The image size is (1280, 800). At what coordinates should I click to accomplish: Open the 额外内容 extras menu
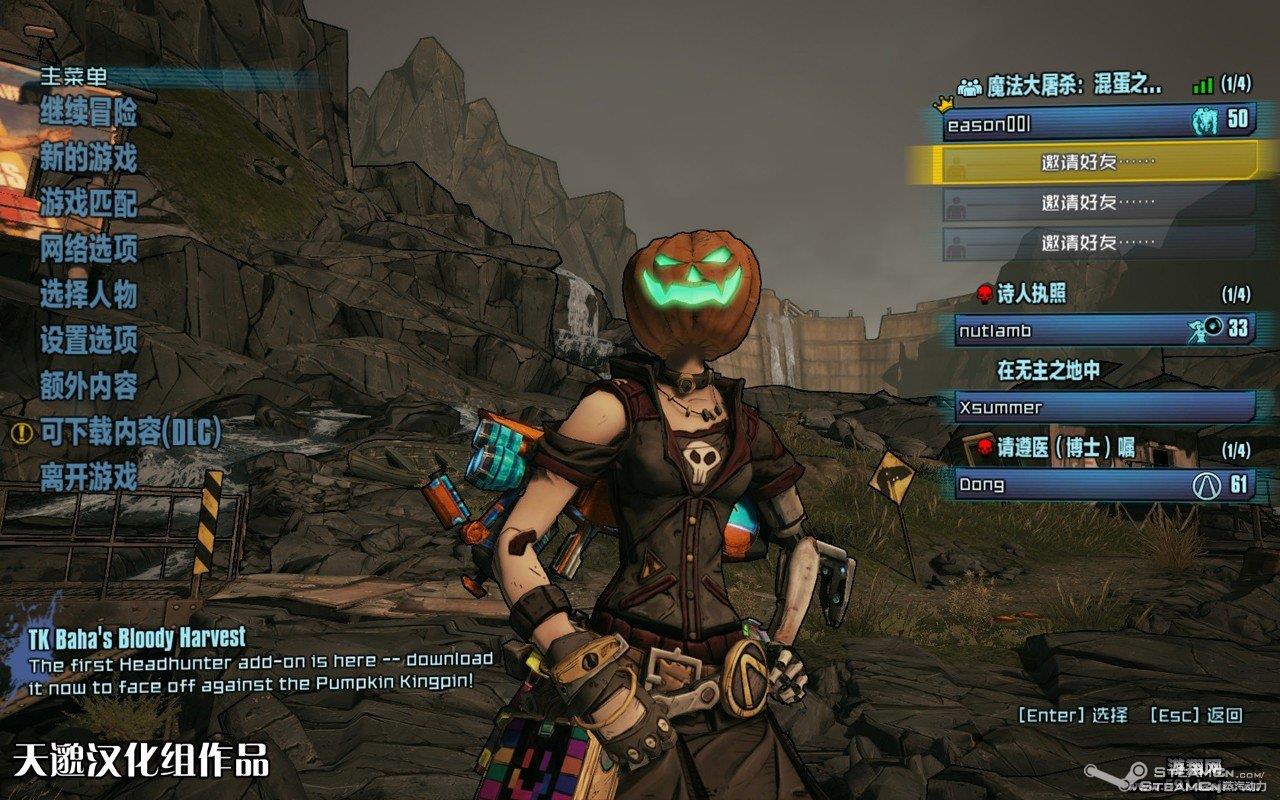(x=89, y=386)
